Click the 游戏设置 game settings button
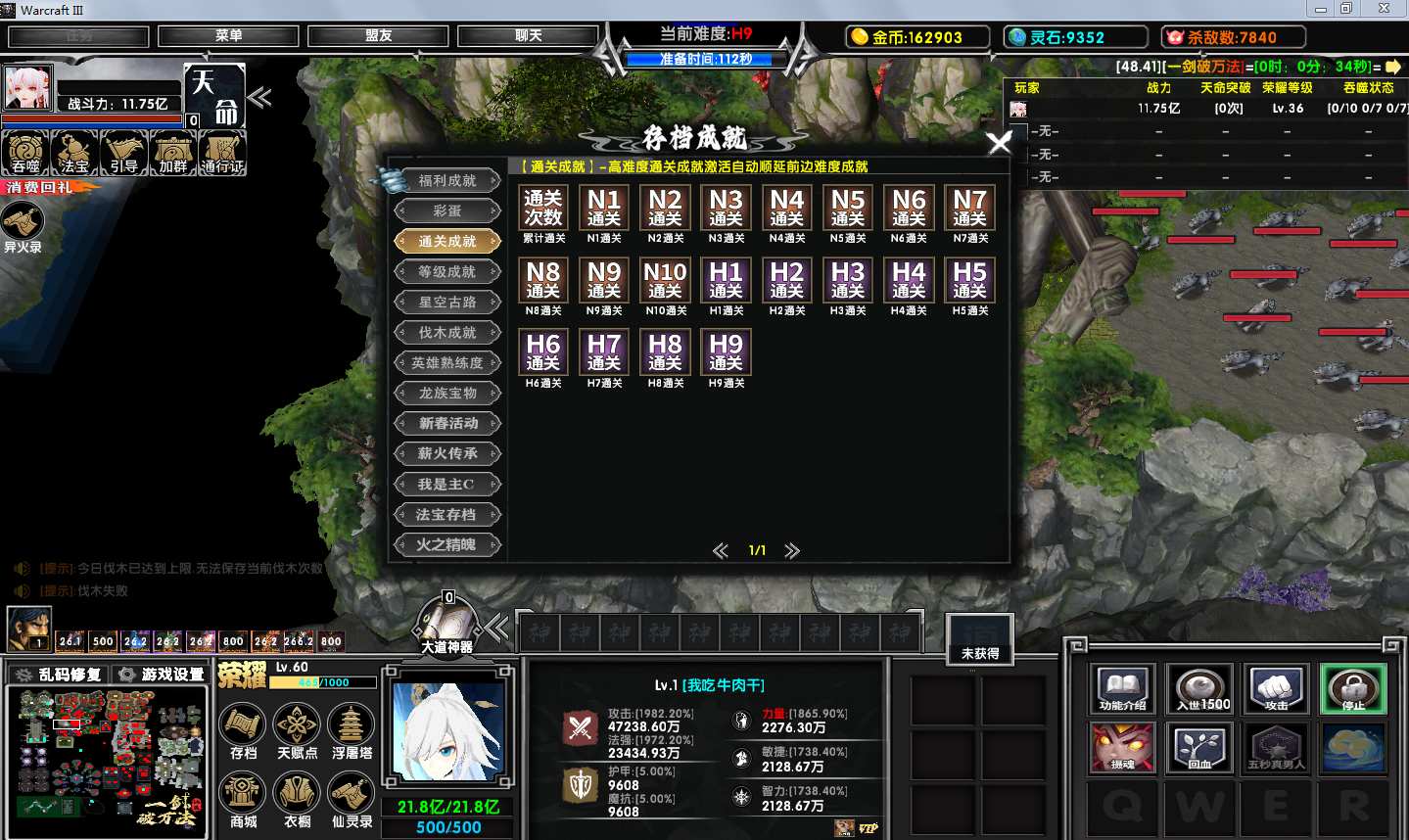 point(162,675)
